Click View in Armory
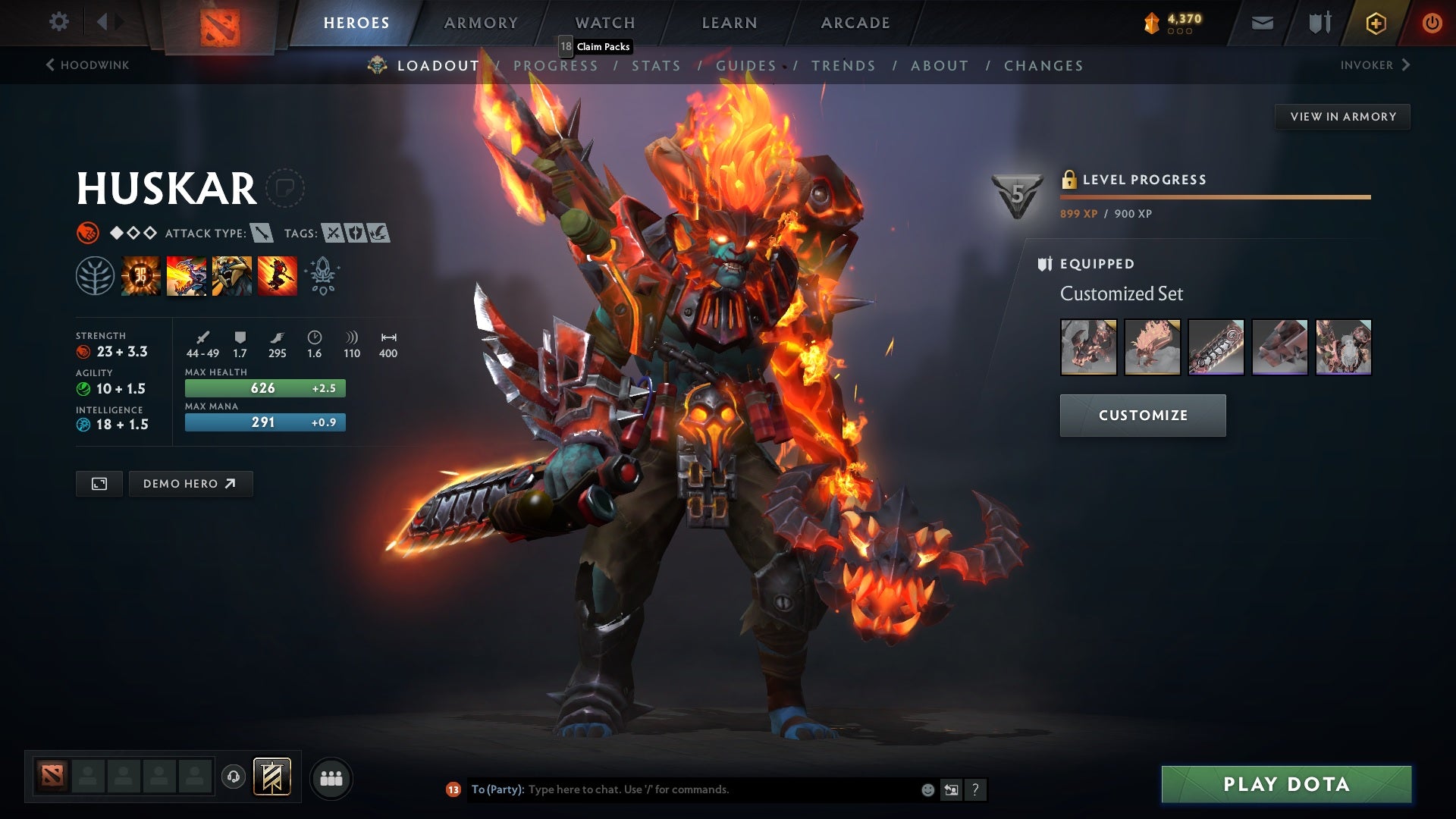This screenshot has width=1456, height=819. (1342, 116)
